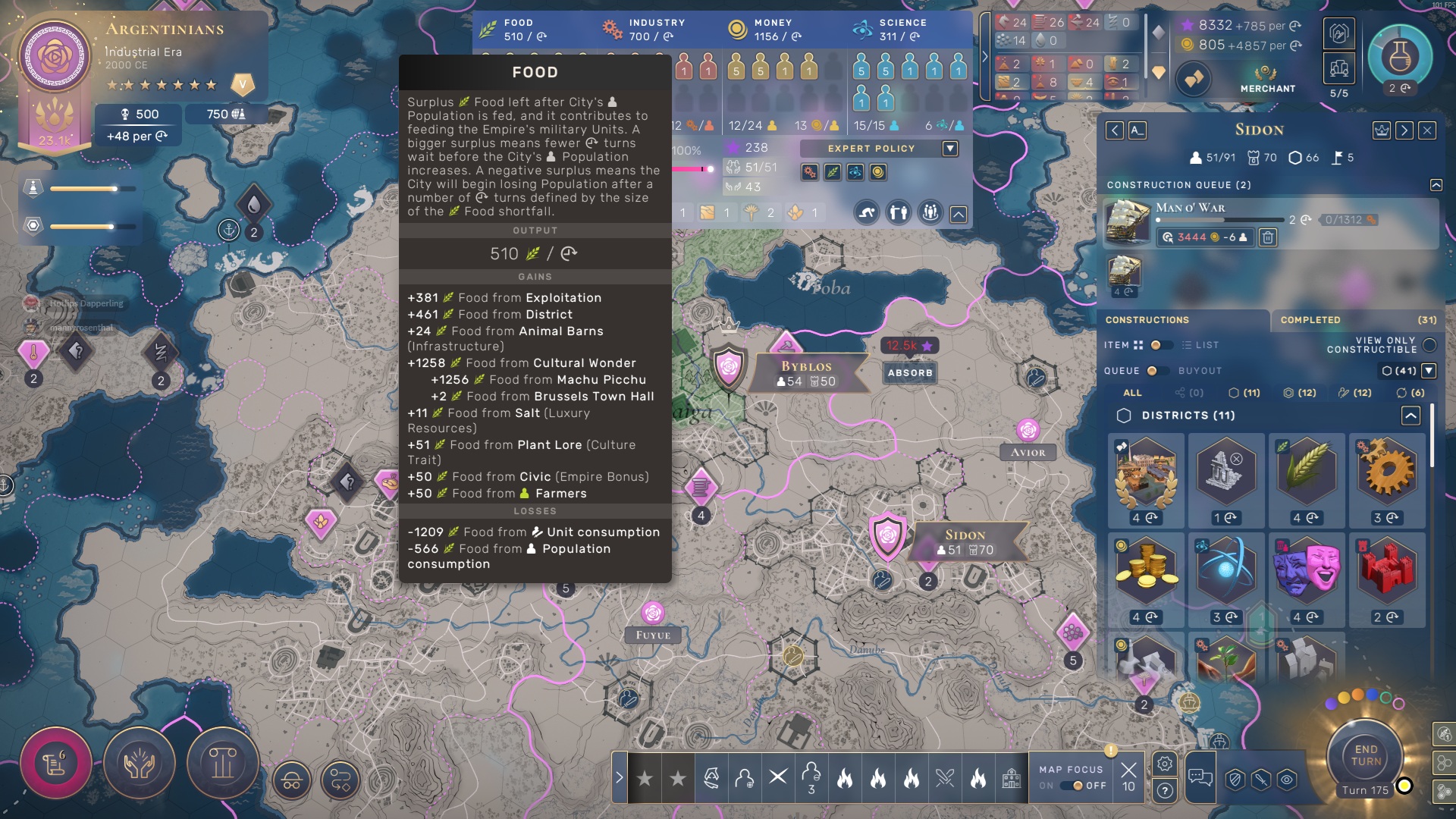1456x819 pixels.
Task: Open the Argentinians empire emblem
Action: [x=55, y=57]
